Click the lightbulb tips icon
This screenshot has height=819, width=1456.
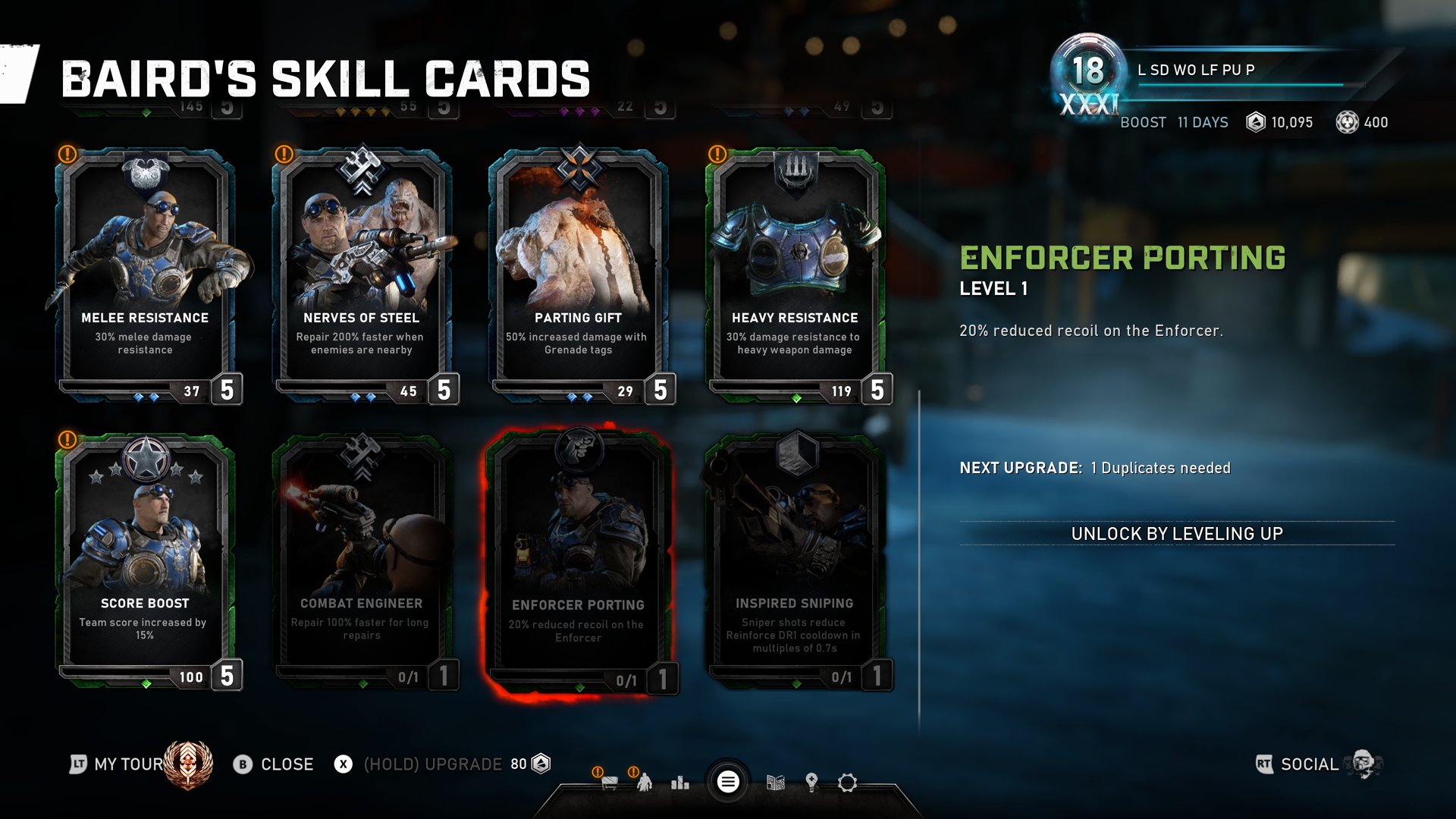pos(811,782)
